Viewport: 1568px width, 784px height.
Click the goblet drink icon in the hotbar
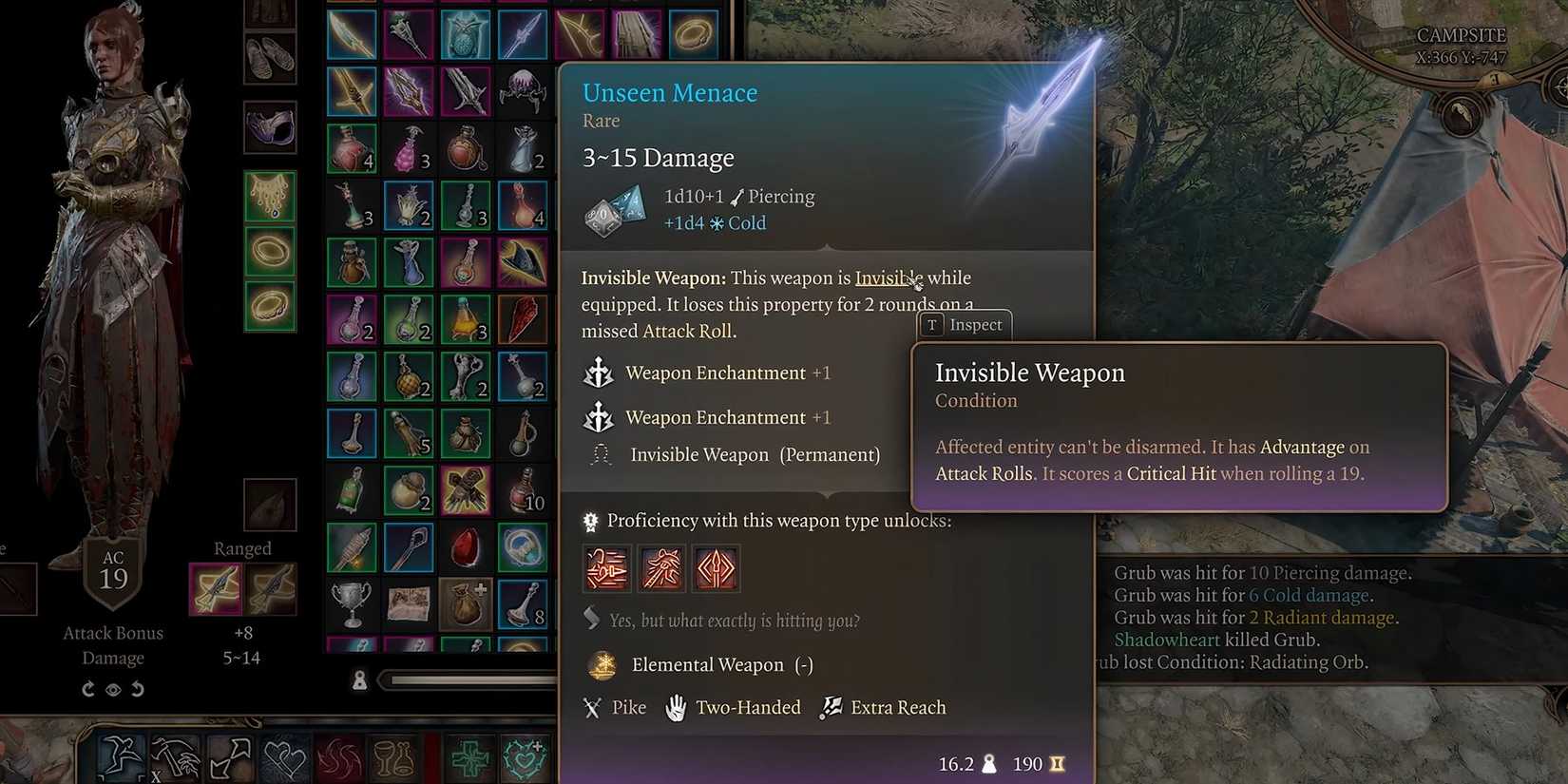pos(392,758)
